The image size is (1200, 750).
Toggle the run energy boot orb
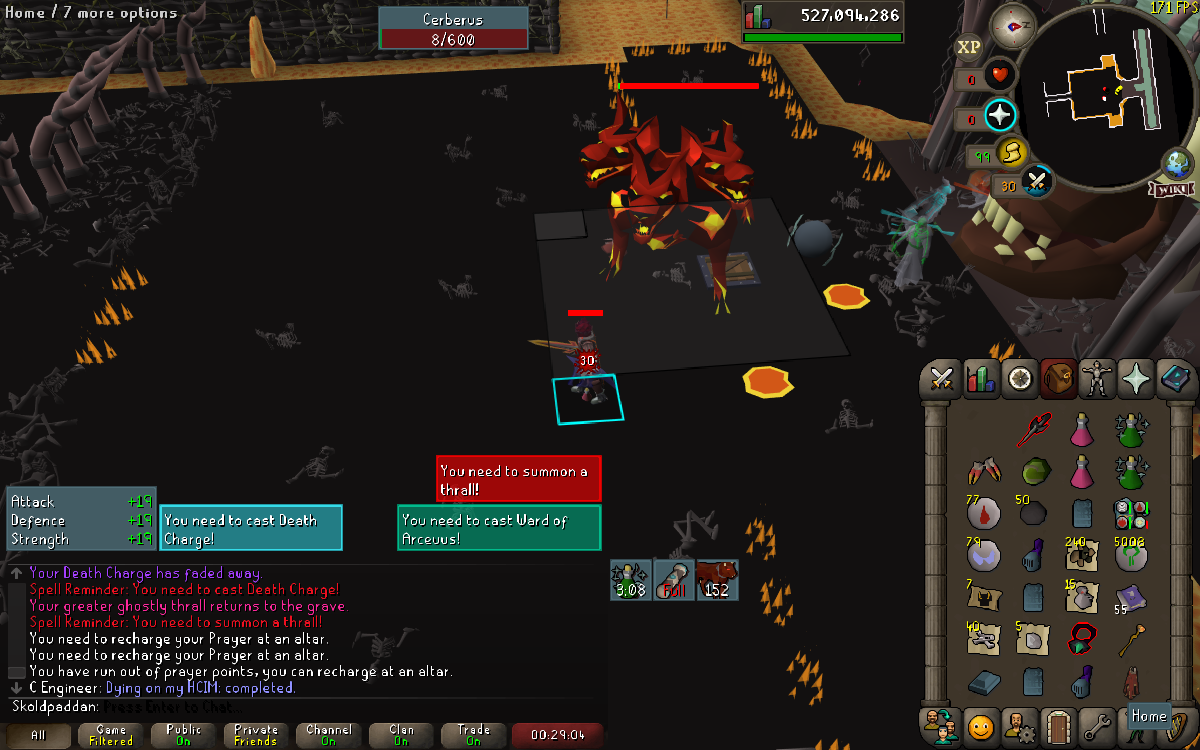pos(1011,151)
